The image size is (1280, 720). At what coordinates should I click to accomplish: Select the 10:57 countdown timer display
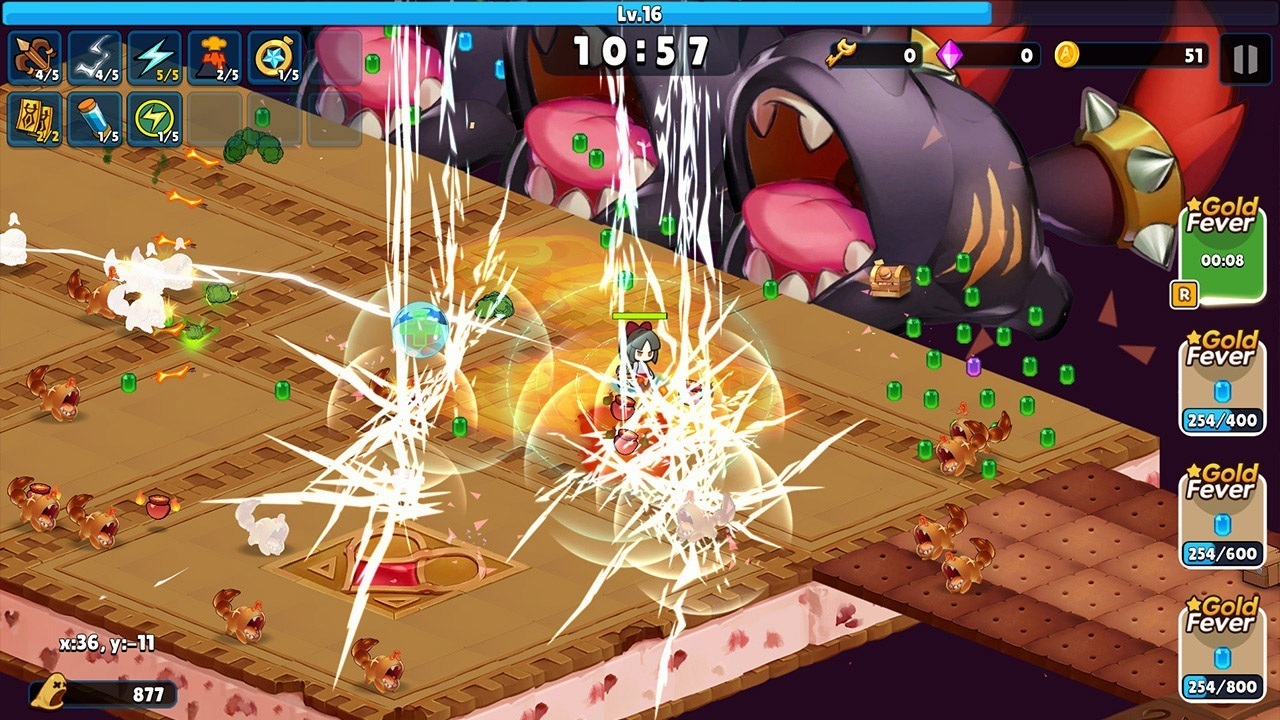[x=640, y=48]
